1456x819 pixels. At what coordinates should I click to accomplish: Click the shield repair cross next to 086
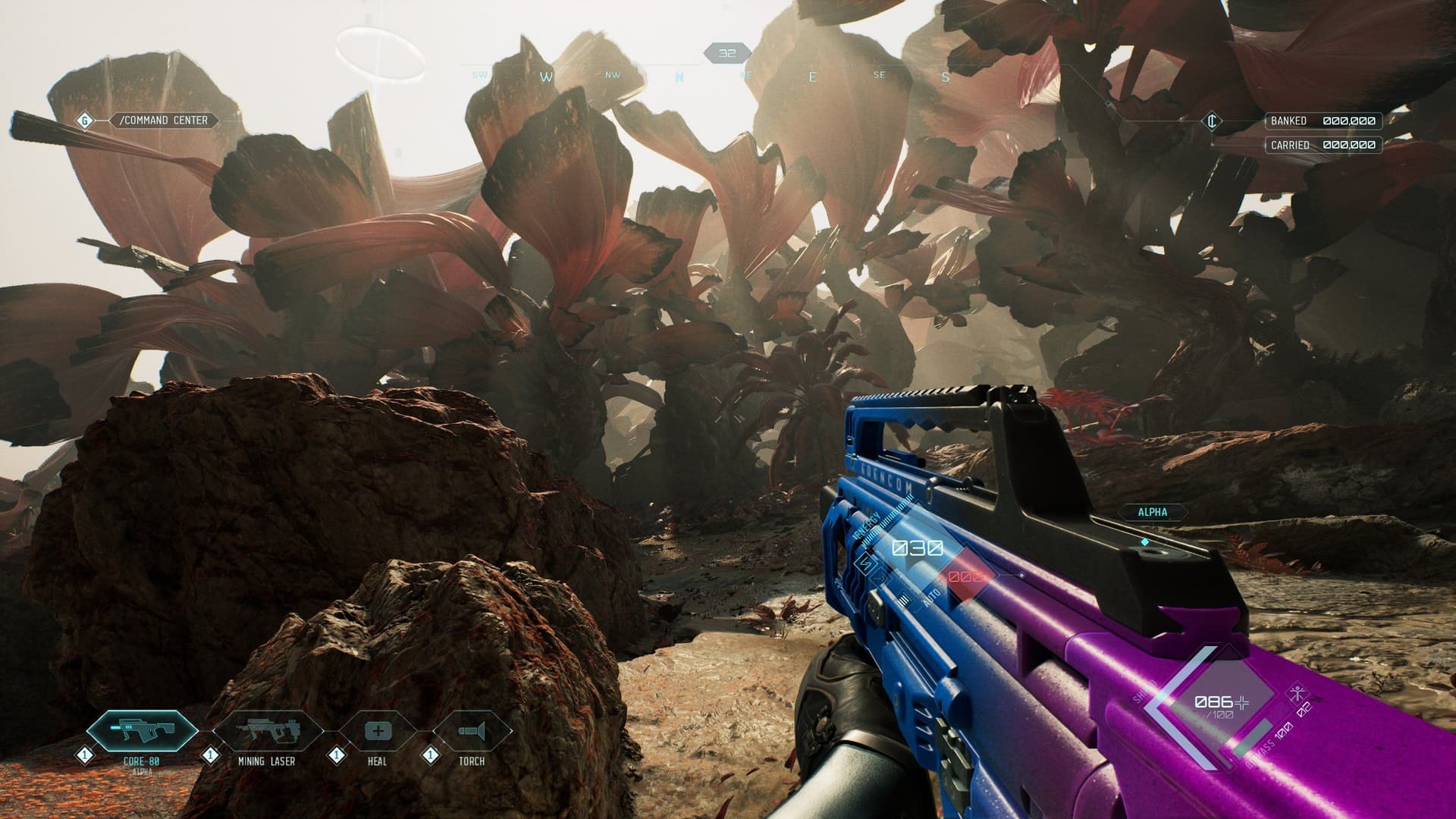click(1241, 703)
